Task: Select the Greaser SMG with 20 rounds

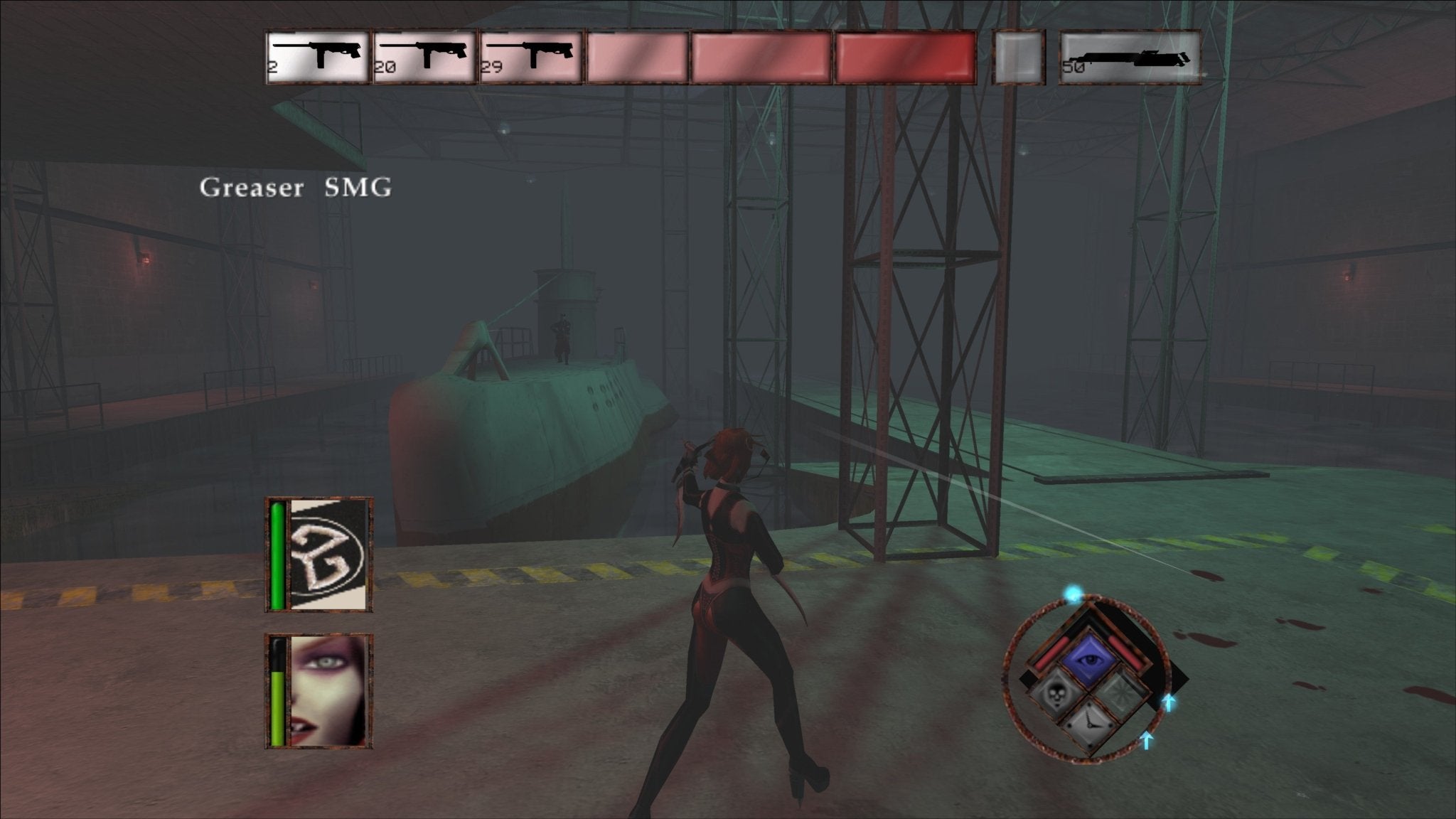Action: pos(424,55)
